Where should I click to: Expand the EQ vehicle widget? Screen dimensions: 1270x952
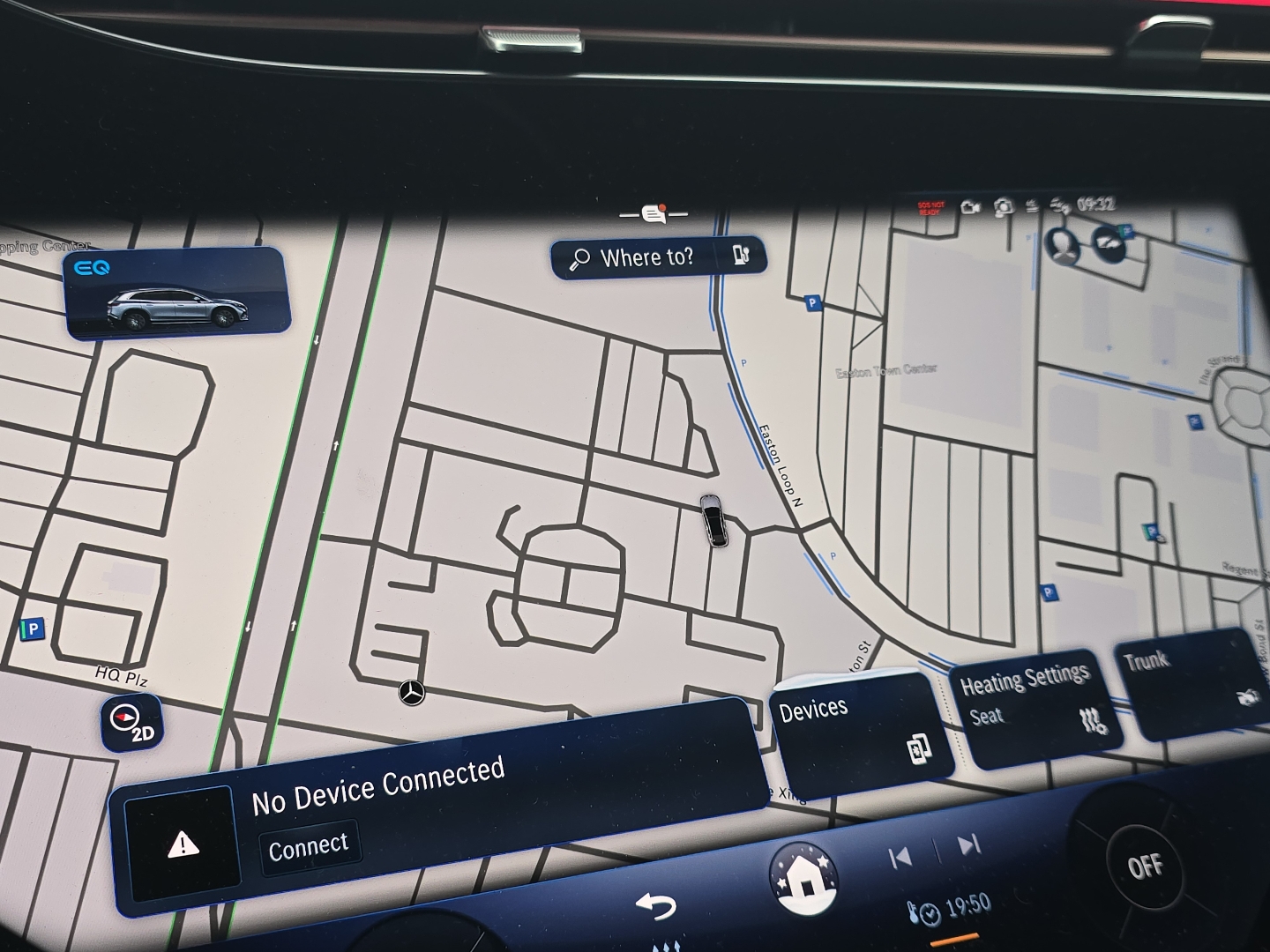coord(176,295)
